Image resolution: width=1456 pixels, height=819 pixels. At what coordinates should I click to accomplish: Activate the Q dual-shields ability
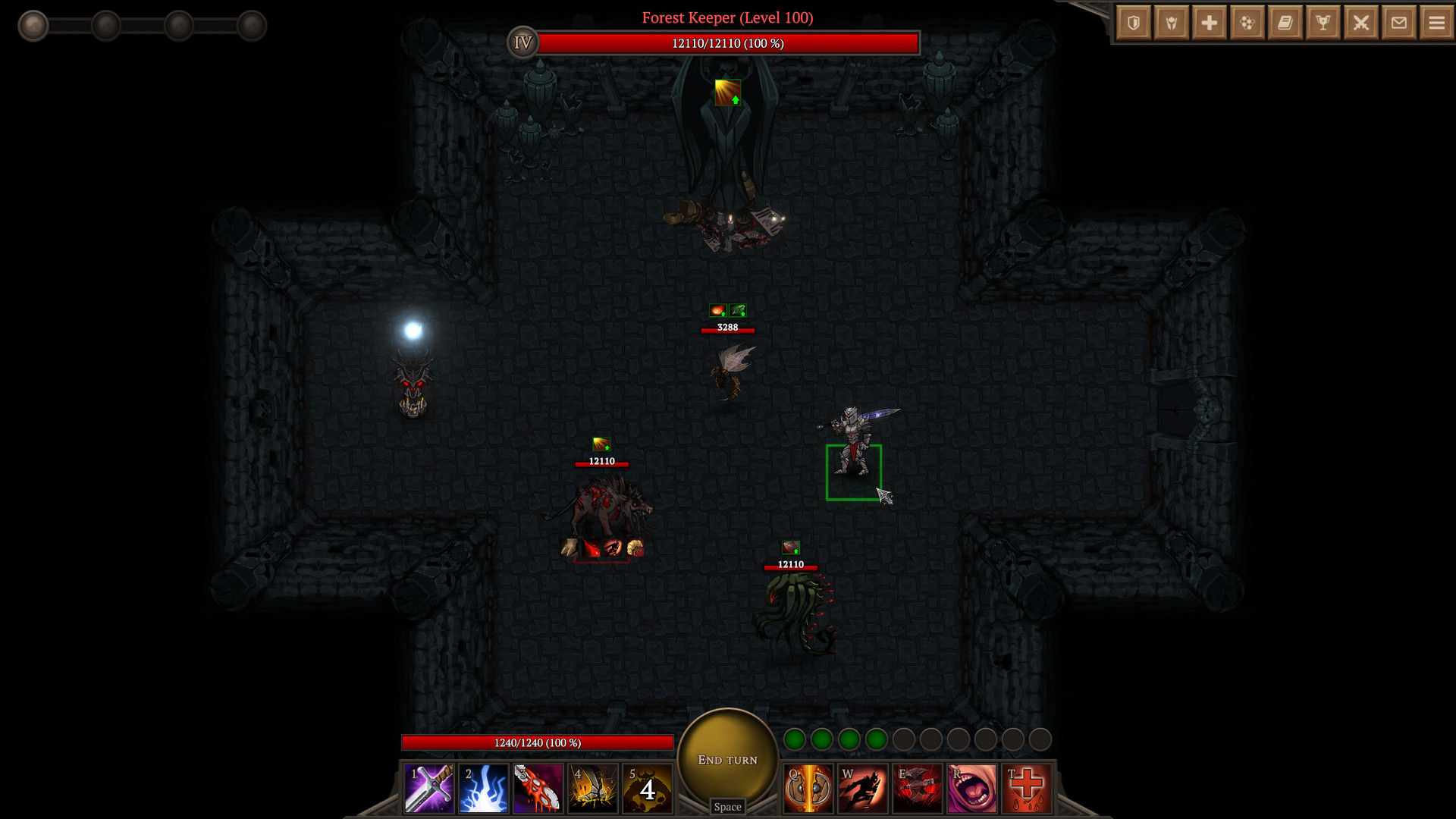click(808, 789)
